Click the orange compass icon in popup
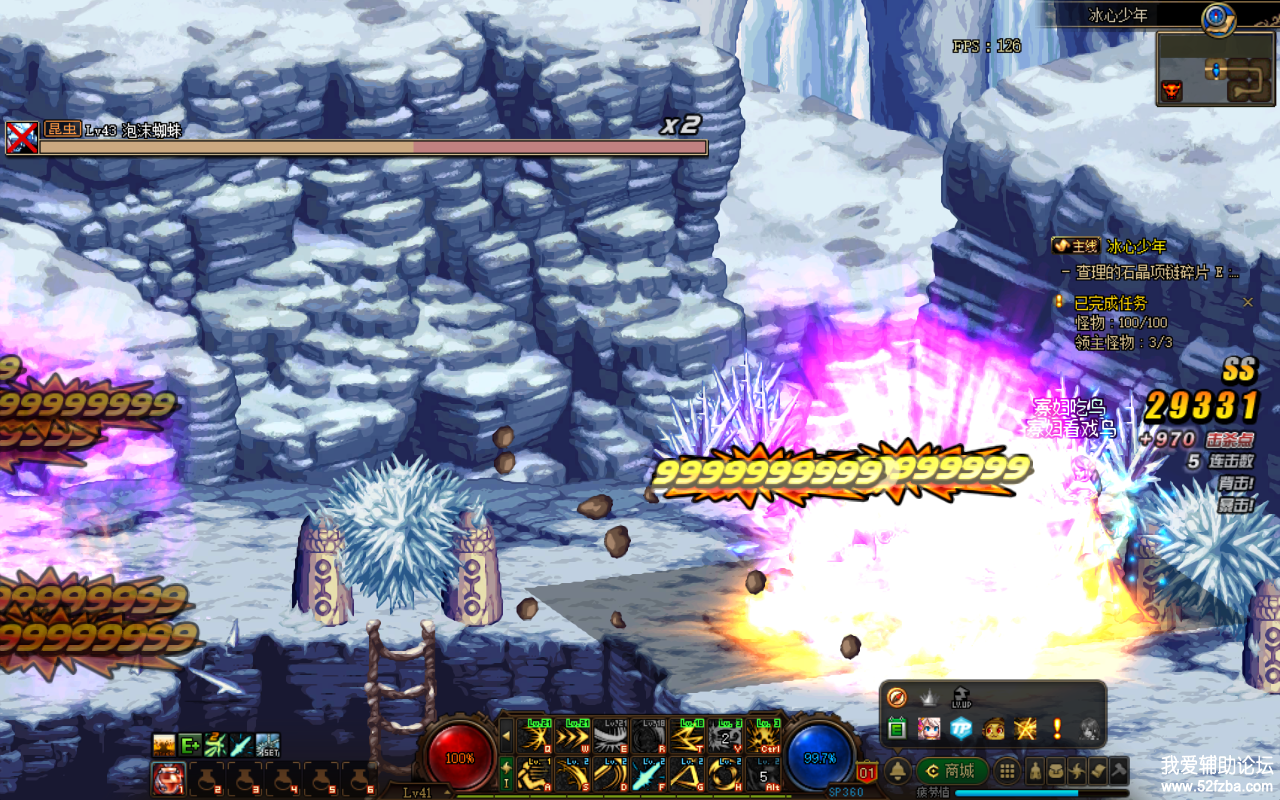This screenshot has width=1280, height=800. click(x=897, y=697)
